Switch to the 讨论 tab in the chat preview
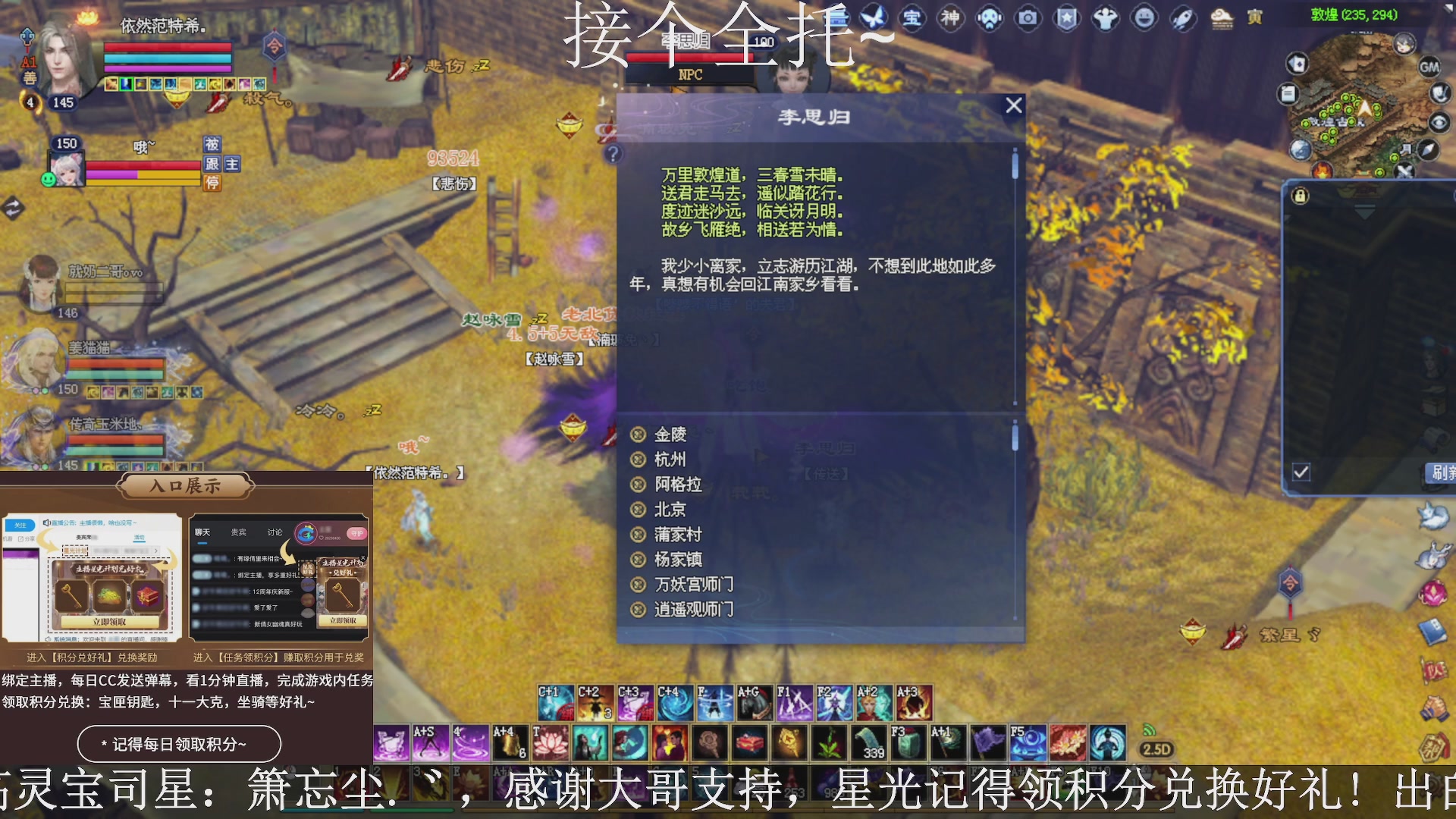Image resolution: width=1456 pixels, height=819 pixels. click(275, 532)
